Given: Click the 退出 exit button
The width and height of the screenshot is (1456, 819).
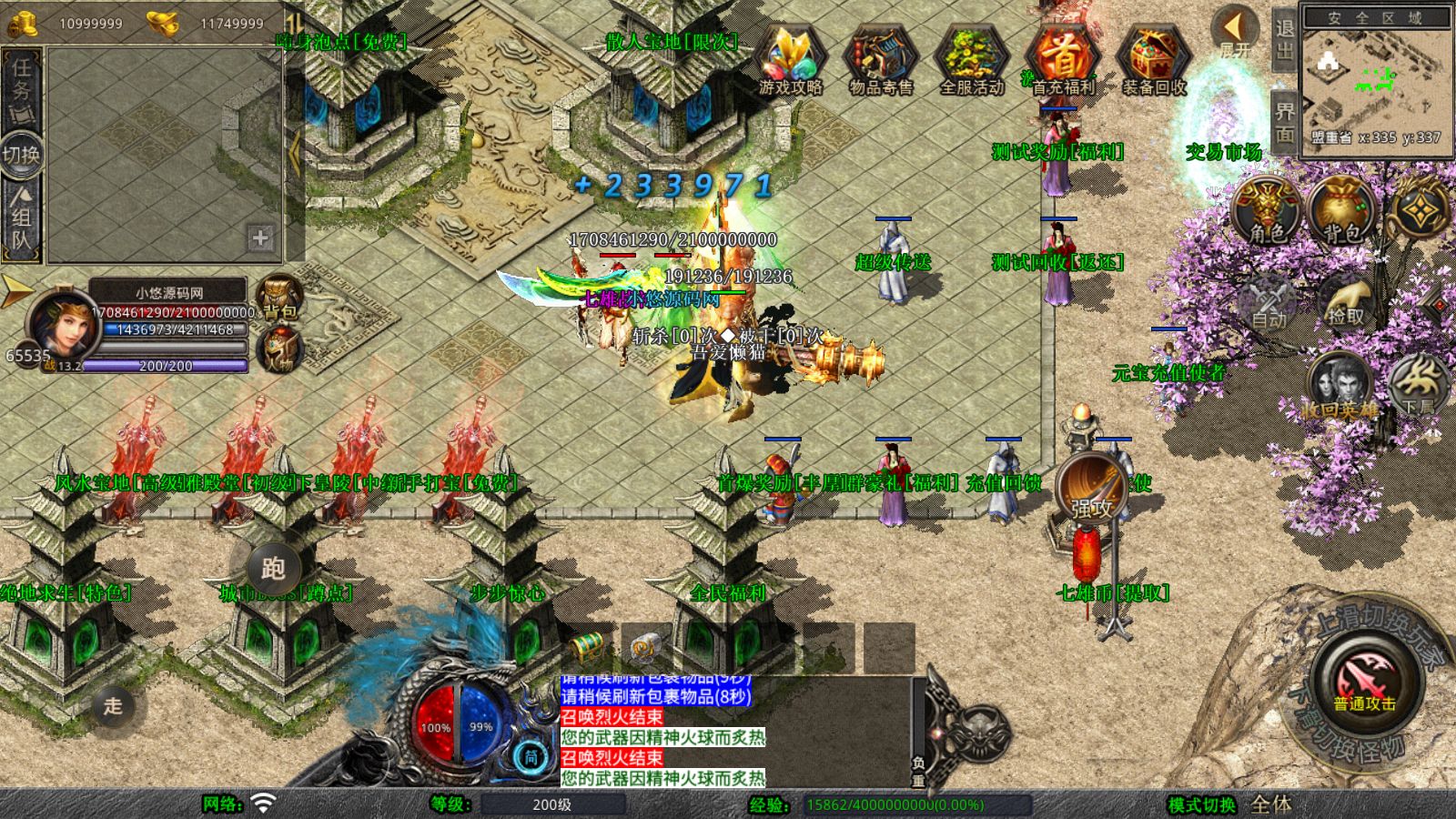Looking at the screenshot, I should click(1284, 38).
